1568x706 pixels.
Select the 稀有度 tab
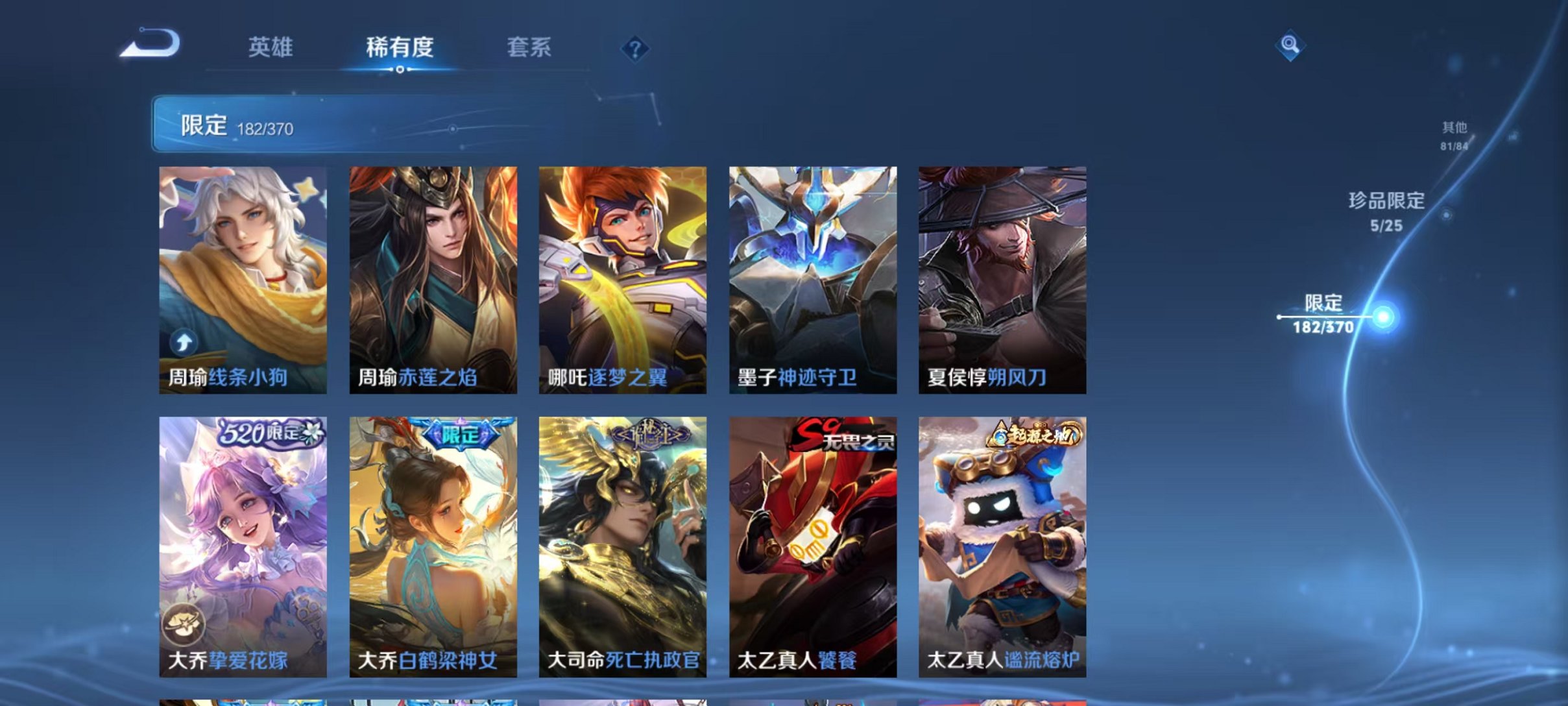coord(400,49)
